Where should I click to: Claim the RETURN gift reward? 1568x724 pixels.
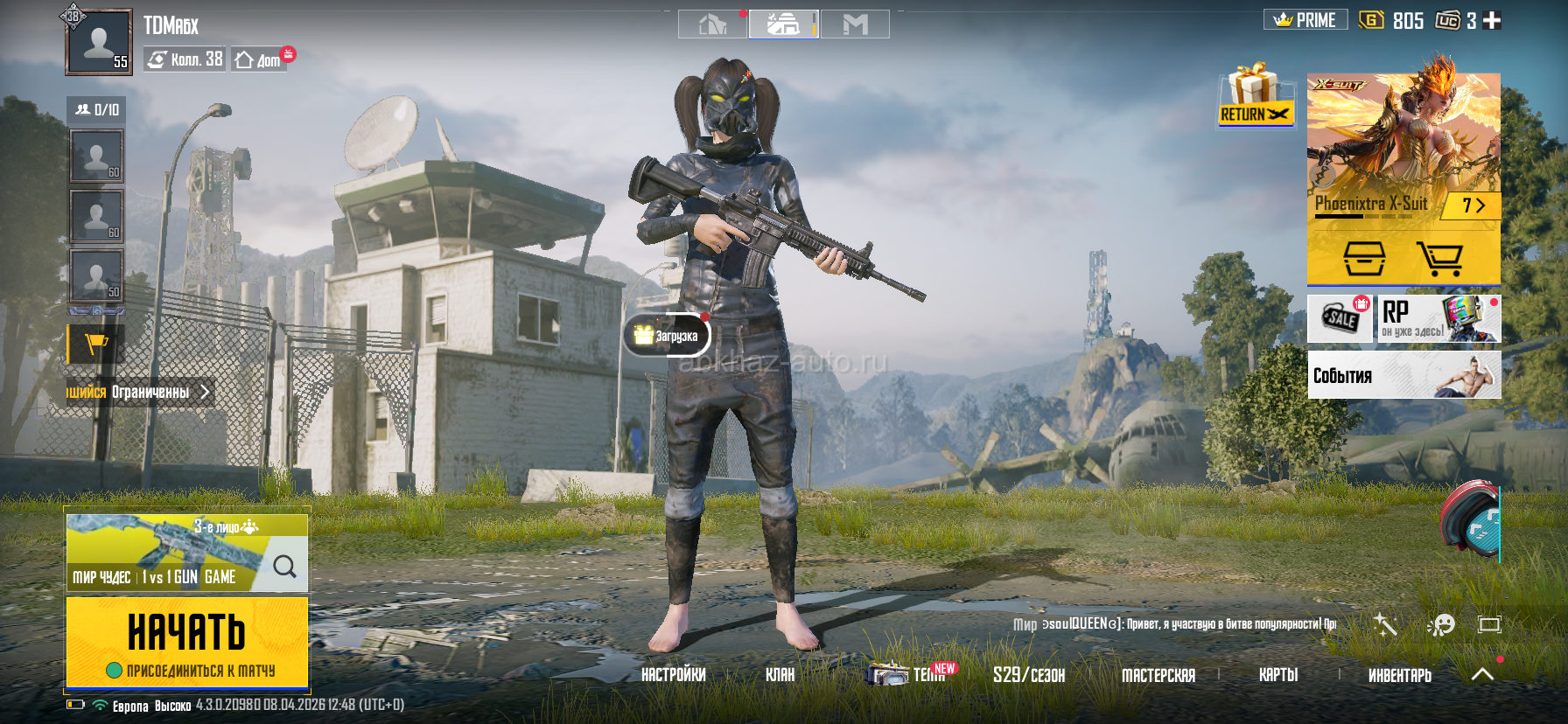click(x=1256, y=96)
